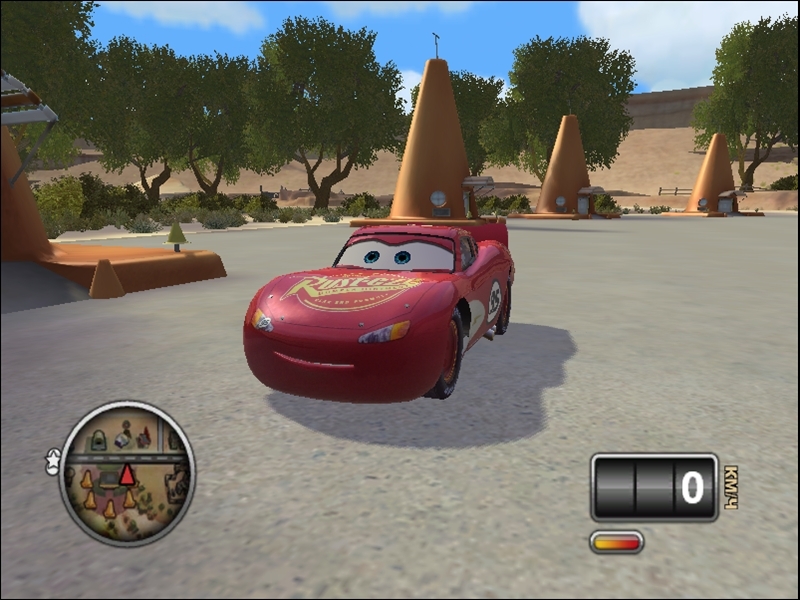Open the circular minimap

pyautogui.click(x=127, y=473)
